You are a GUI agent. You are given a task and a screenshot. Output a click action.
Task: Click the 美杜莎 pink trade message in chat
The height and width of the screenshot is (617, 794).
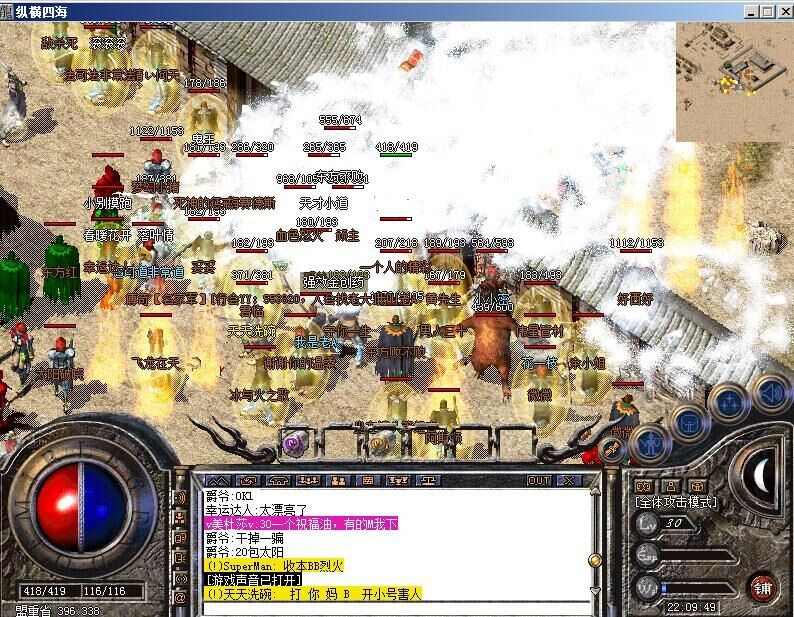[301, 523]
